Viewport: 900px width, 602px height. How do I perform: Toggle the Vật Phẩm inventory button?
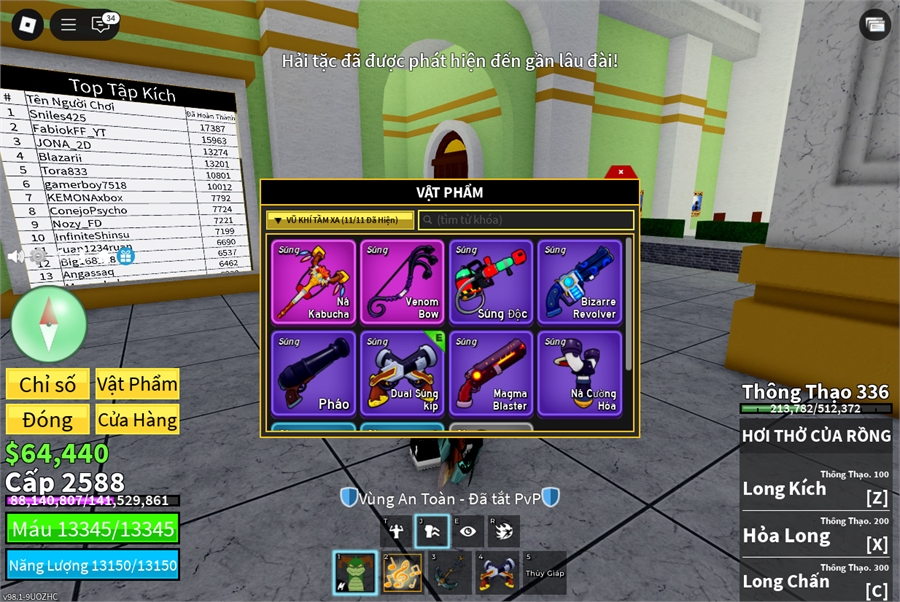137,384
